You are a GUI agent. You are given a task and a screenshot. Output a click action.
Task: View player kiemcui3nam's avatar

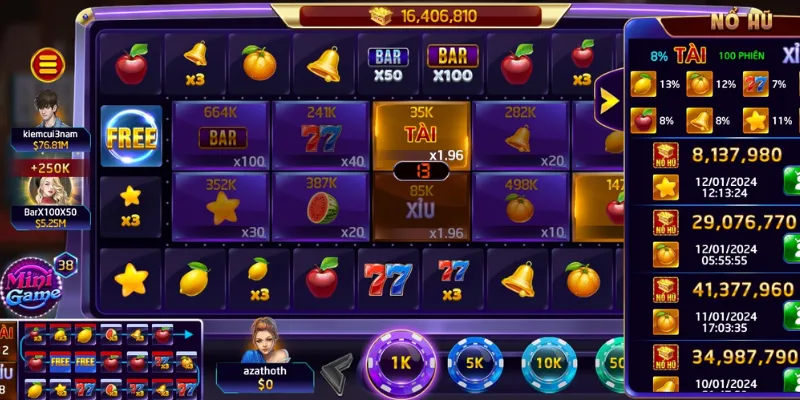(x=47, y=108)
